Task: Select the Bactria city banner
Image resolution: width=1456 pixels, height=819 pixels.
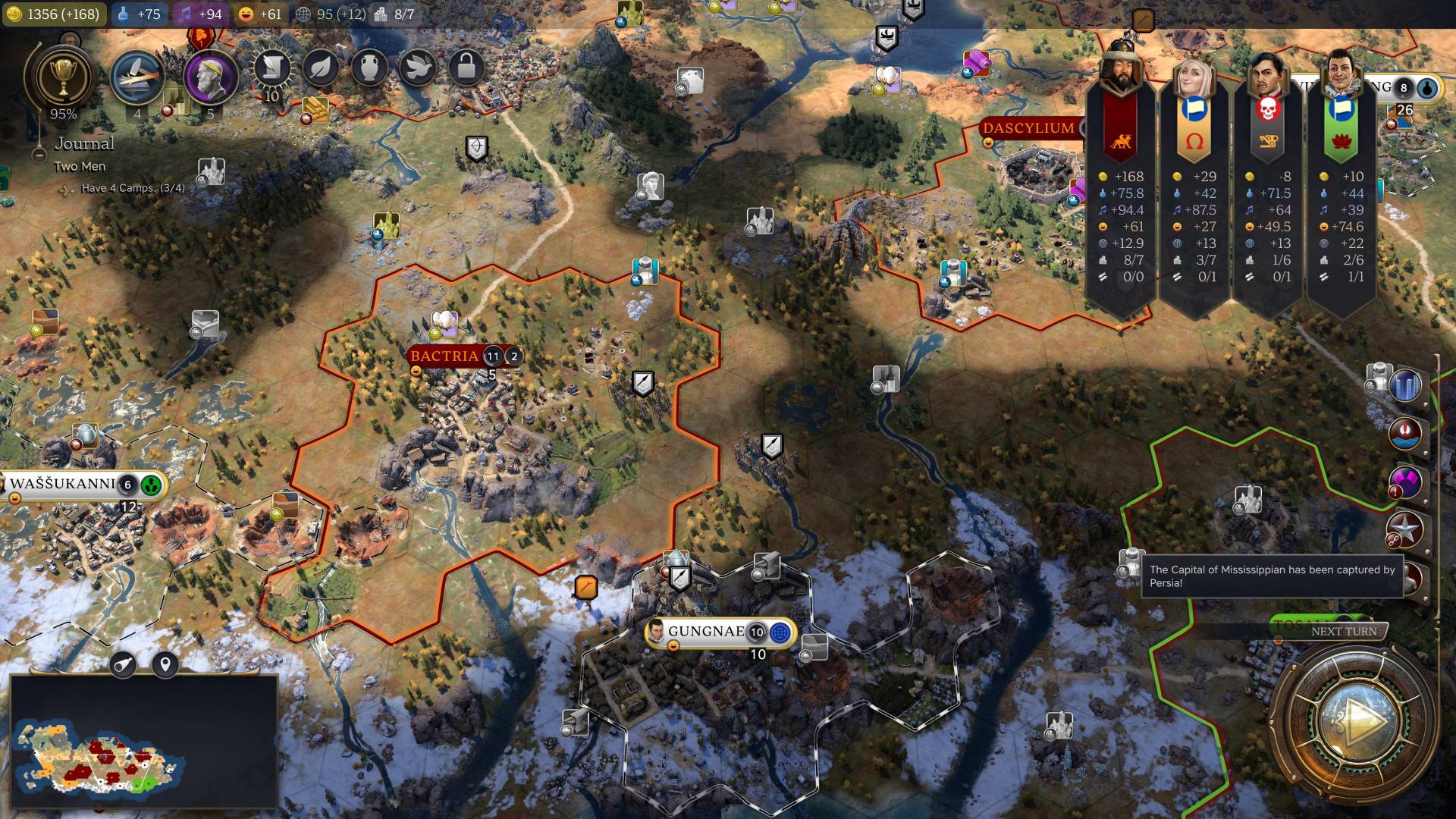Action: click(x=444, y=356)
